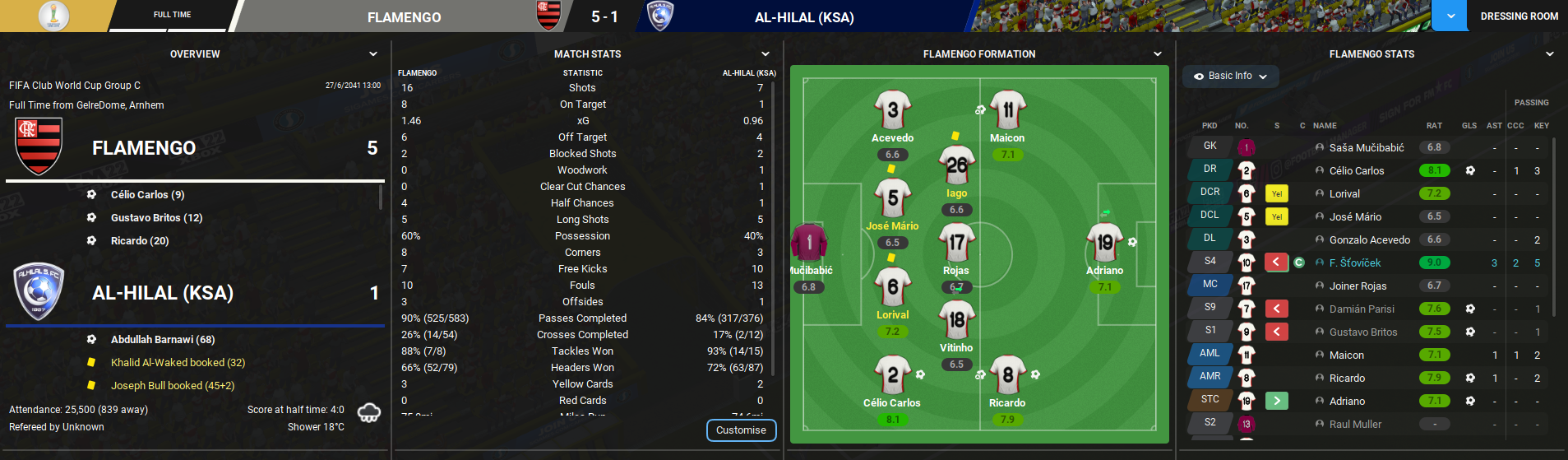Open the Dressing Room screen

pos(1519,16)
